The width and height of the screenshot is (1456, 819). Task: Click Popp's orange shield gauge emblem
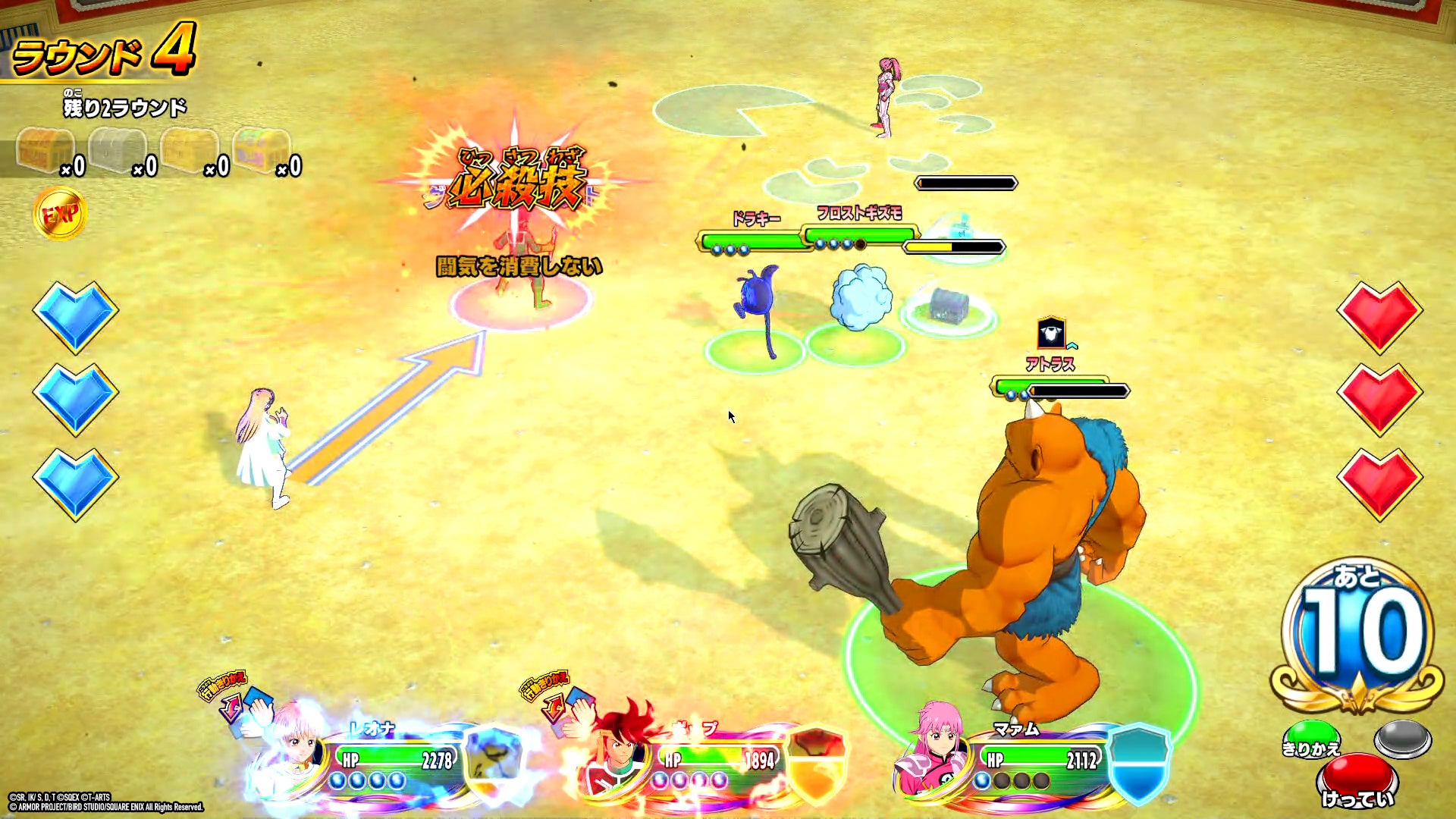pyautogui.click(x=817, y=762)
